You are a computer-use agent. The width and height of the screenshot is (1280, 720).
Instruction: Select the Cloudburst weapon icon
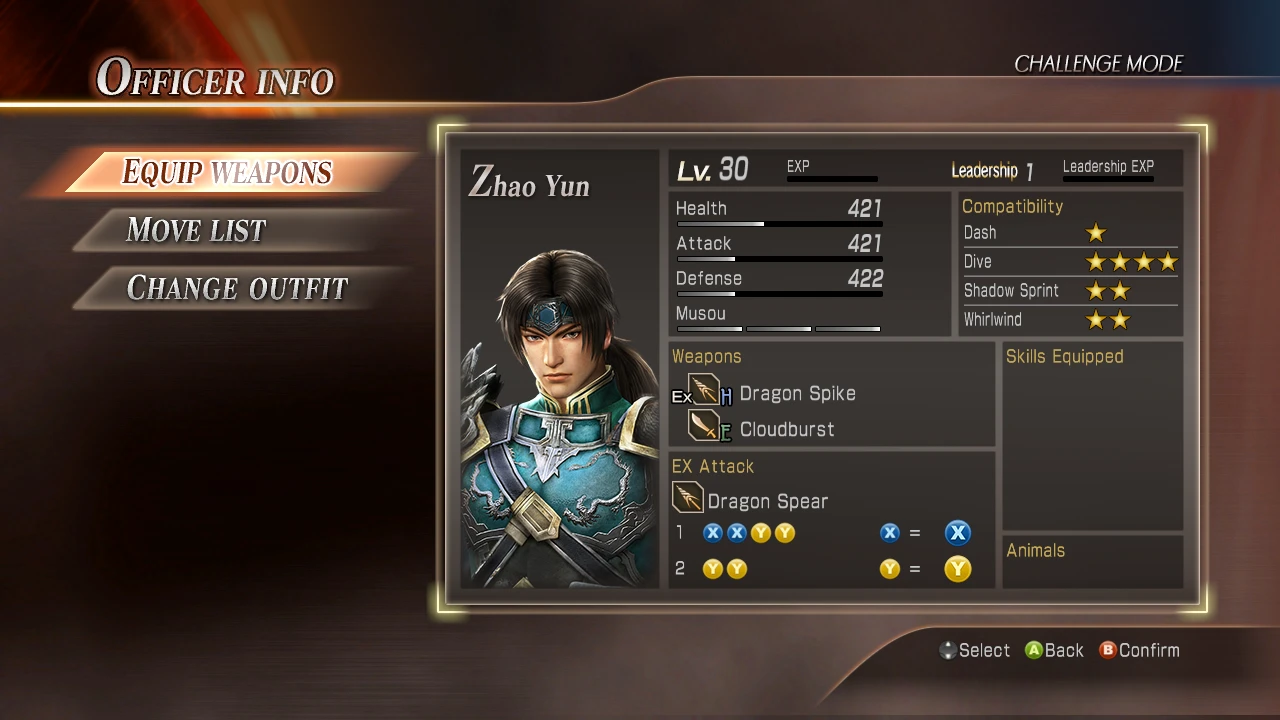tap(703, 428)
